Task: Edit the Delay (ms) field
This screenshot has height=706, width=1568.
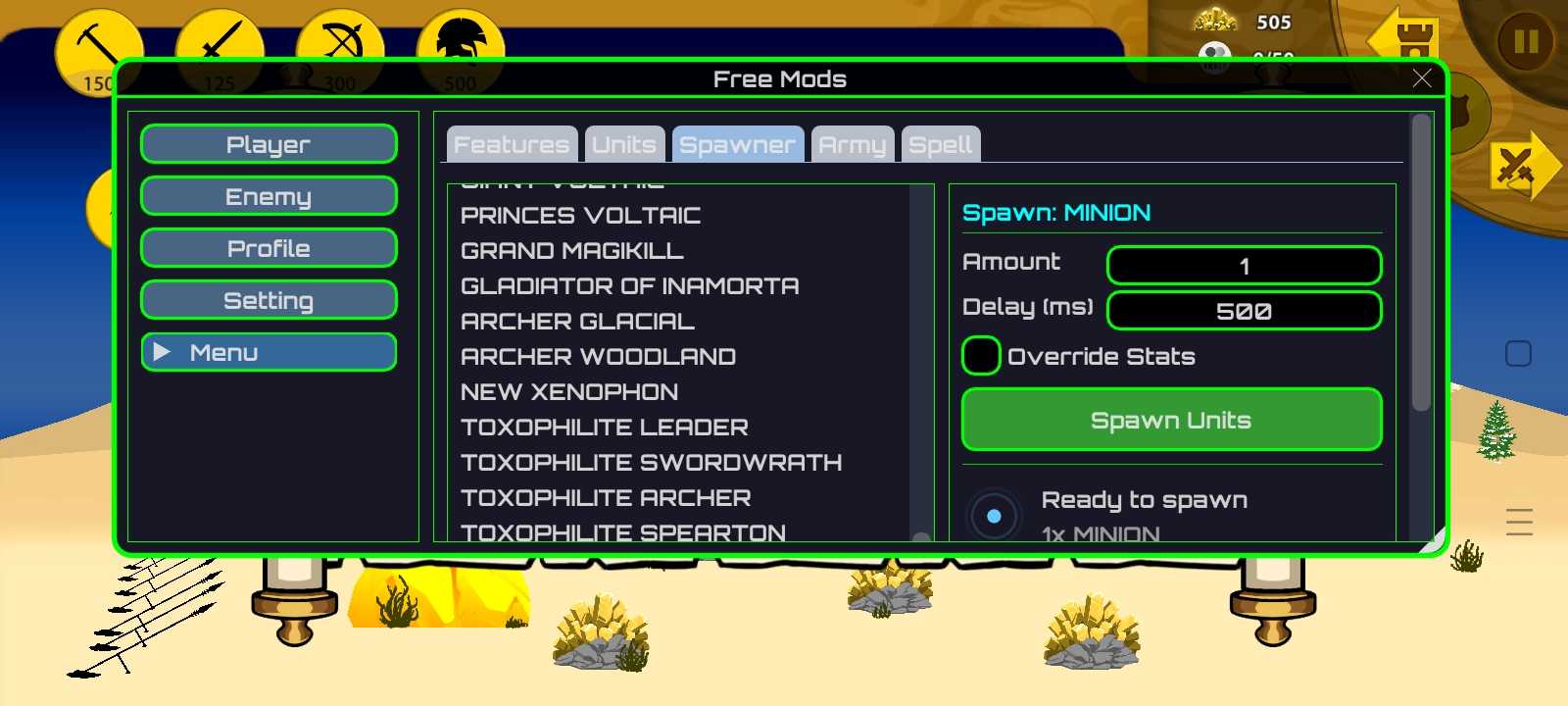Action: coord(1244,311)
